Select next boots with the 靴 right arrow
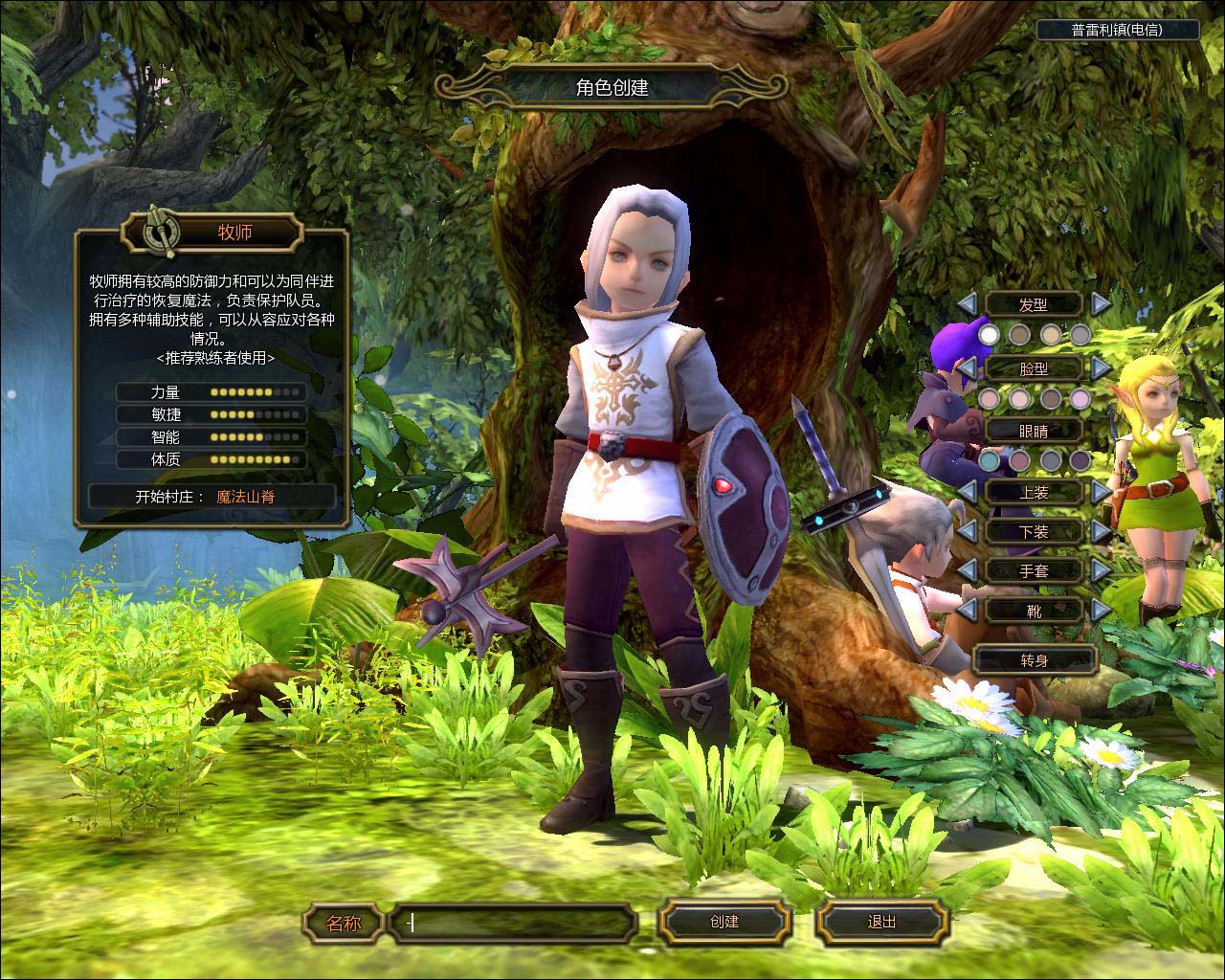This screenshot has width=1225, height=980. coord(1102,610)
